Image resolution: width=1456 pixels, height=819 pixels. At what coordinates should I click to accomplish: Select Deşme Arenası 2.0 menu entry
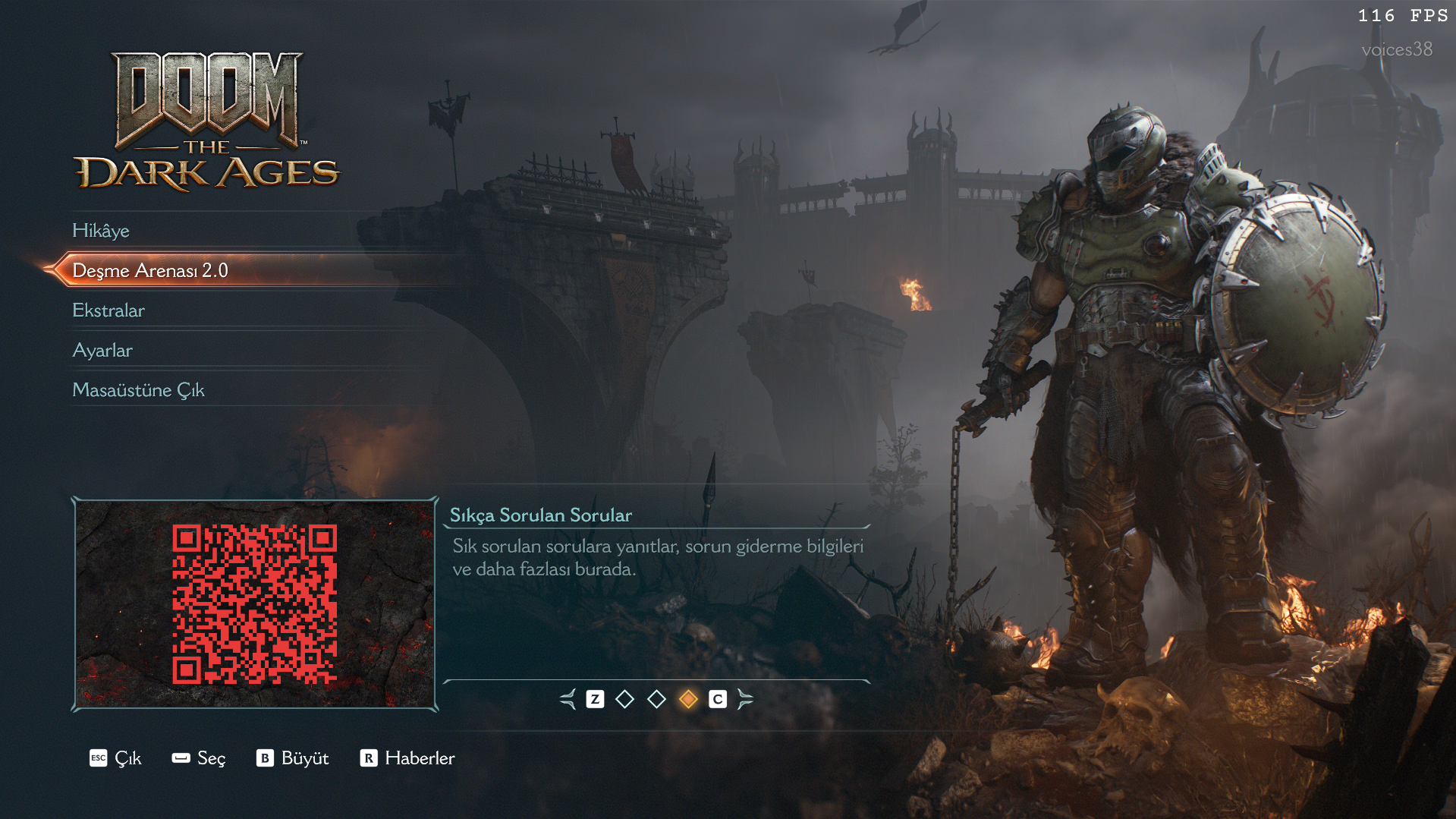[x=150, y=271]
